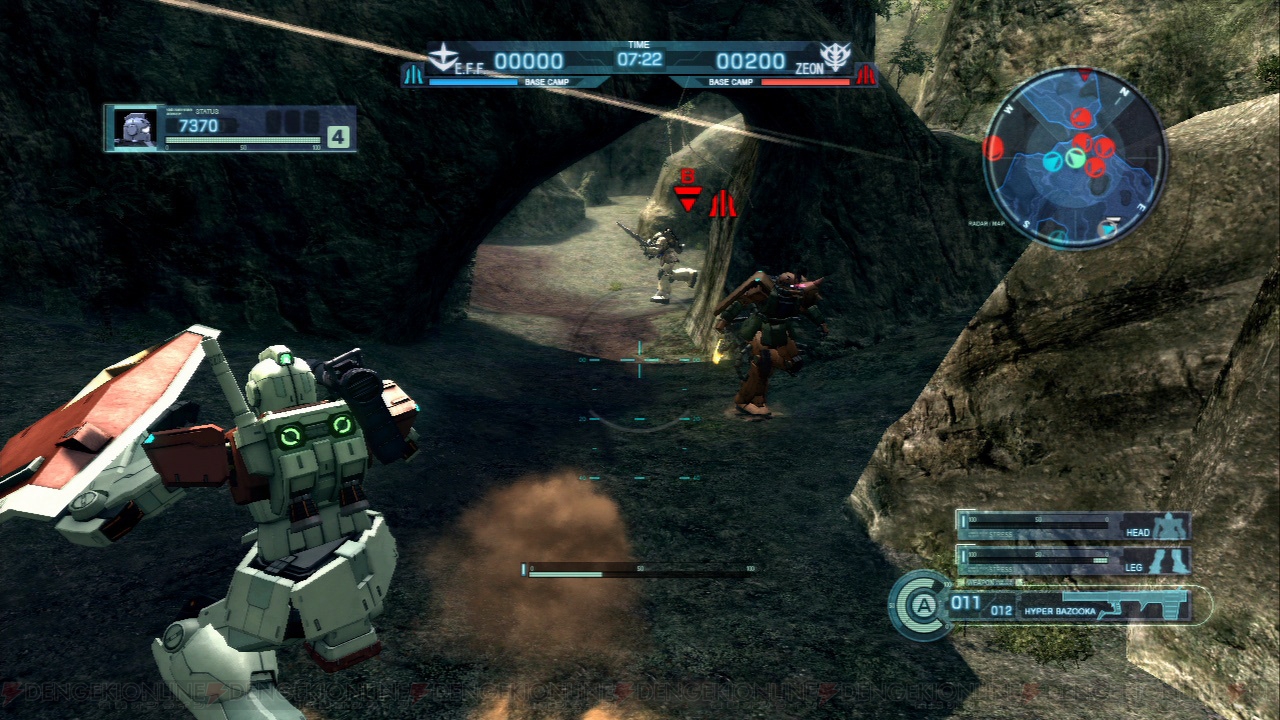
Task: Click the red enemy marker above the Zaku
Action: pos(688,196)
